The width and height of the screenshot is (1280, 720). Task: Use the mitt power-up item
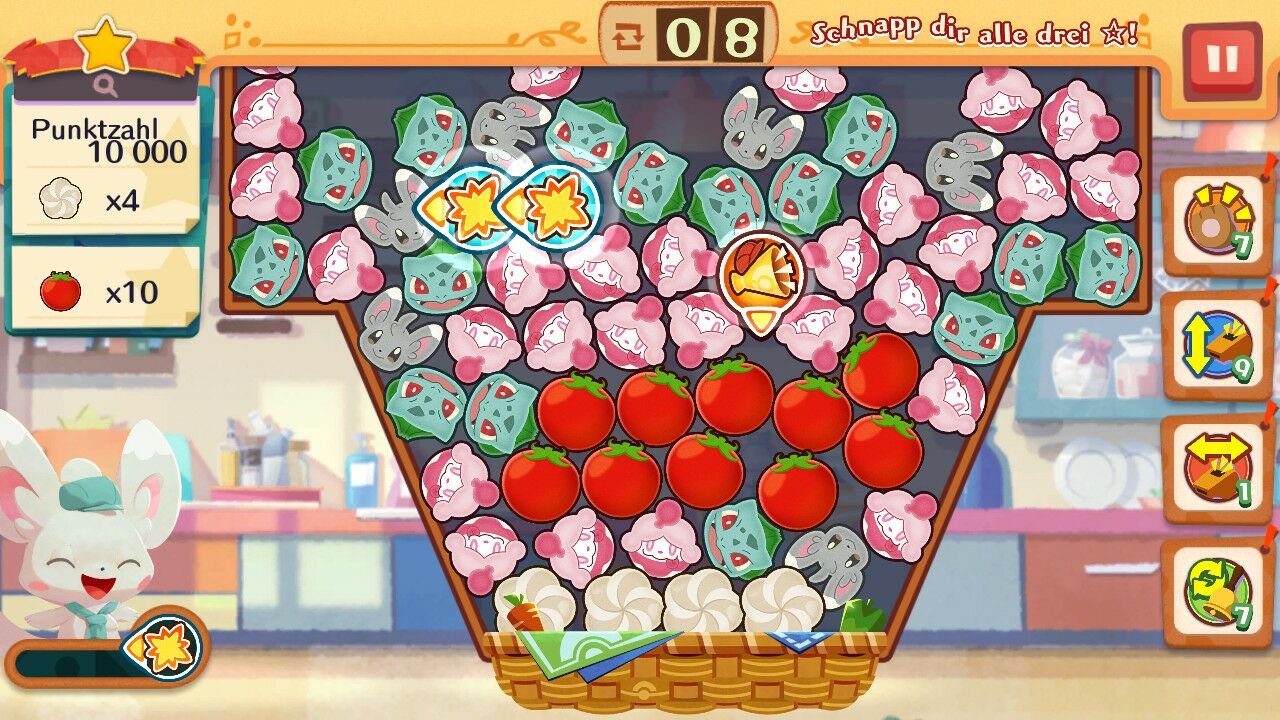pos(1217,221)
